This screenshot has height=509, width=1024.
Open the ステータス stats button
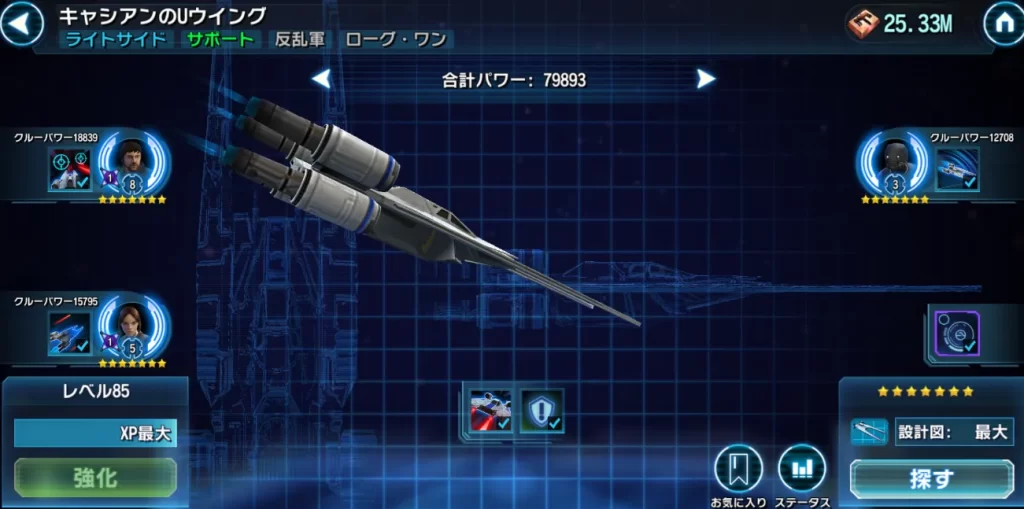tap(802, 469)
